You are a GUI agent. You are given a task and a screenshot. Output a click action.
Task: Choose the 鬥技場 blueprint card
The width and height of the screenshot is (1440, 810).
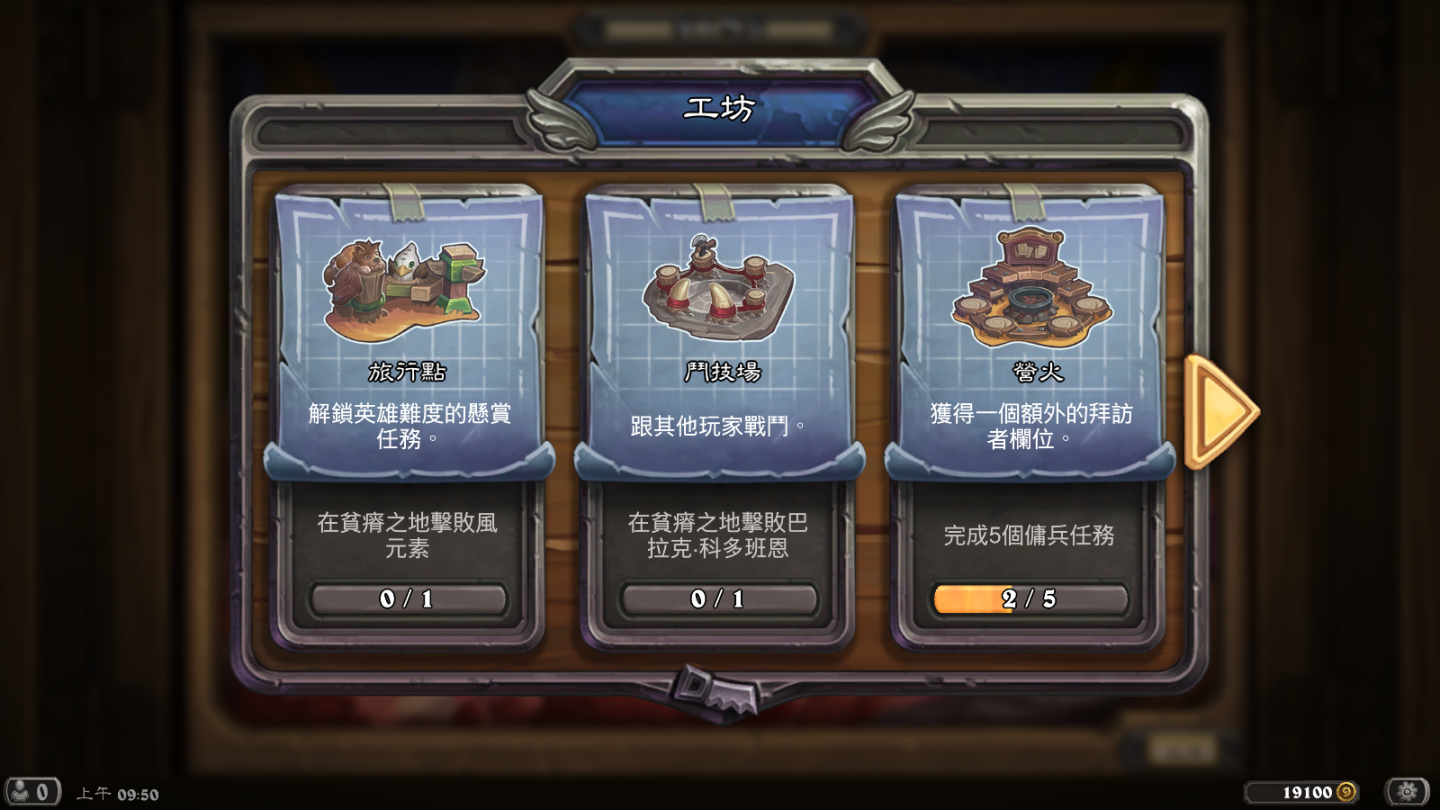coord(718,335)
